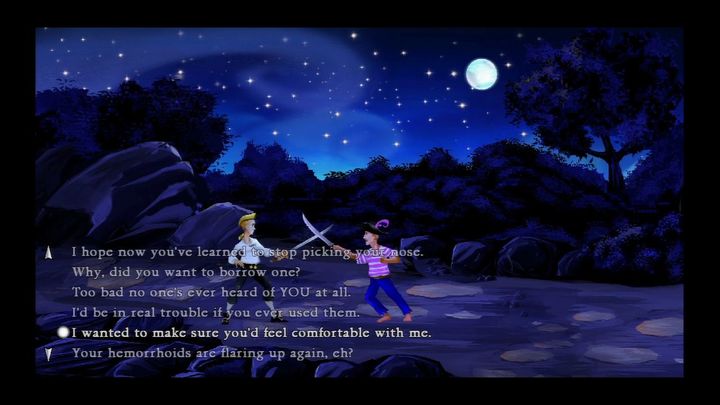Viewport: 720px width, 405px height.
Task: Click the dialogue list down arrow
Action: (x=48, y=353)
